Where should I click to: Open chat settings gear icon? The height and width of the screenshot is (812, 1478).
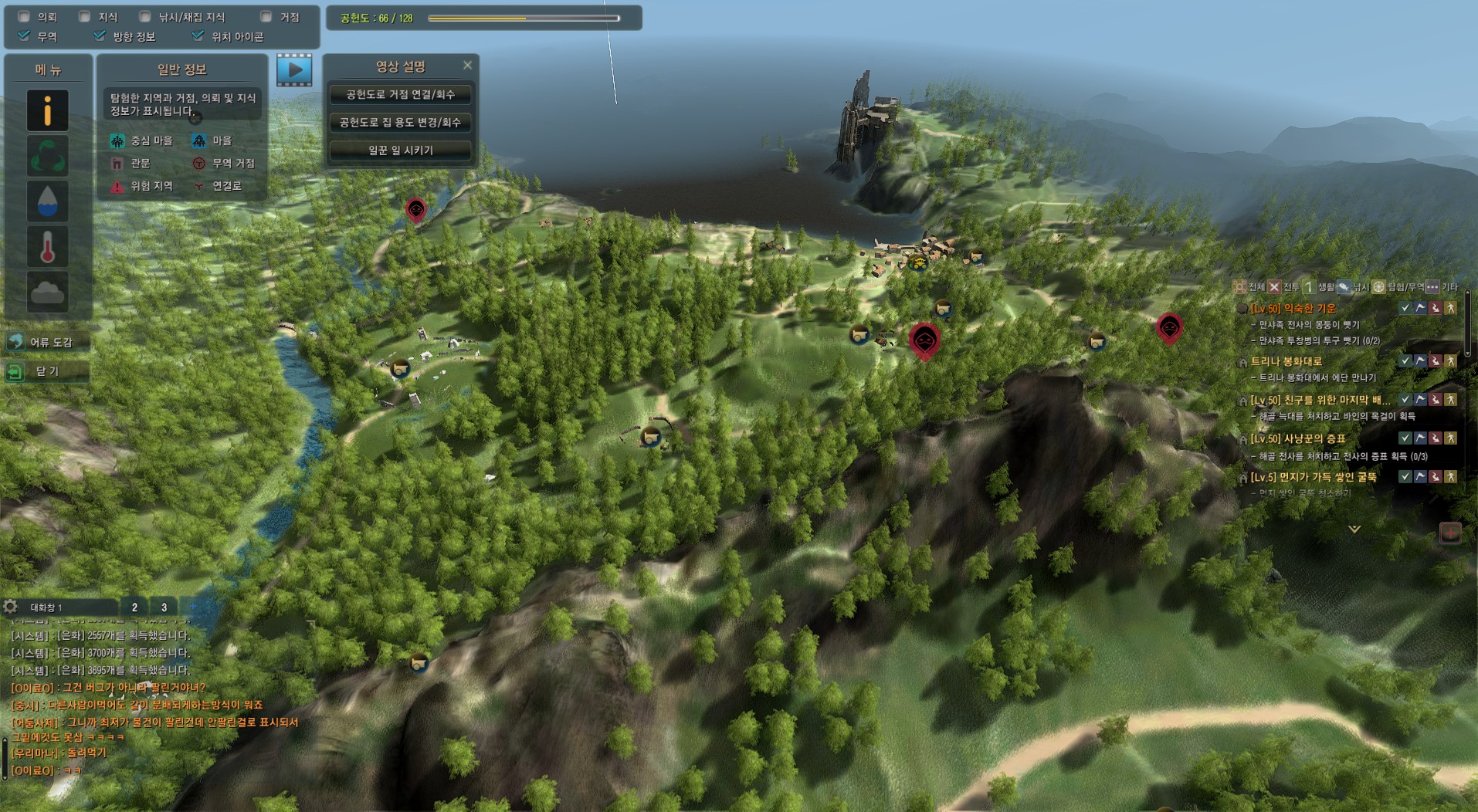click(x=11, y=607)
